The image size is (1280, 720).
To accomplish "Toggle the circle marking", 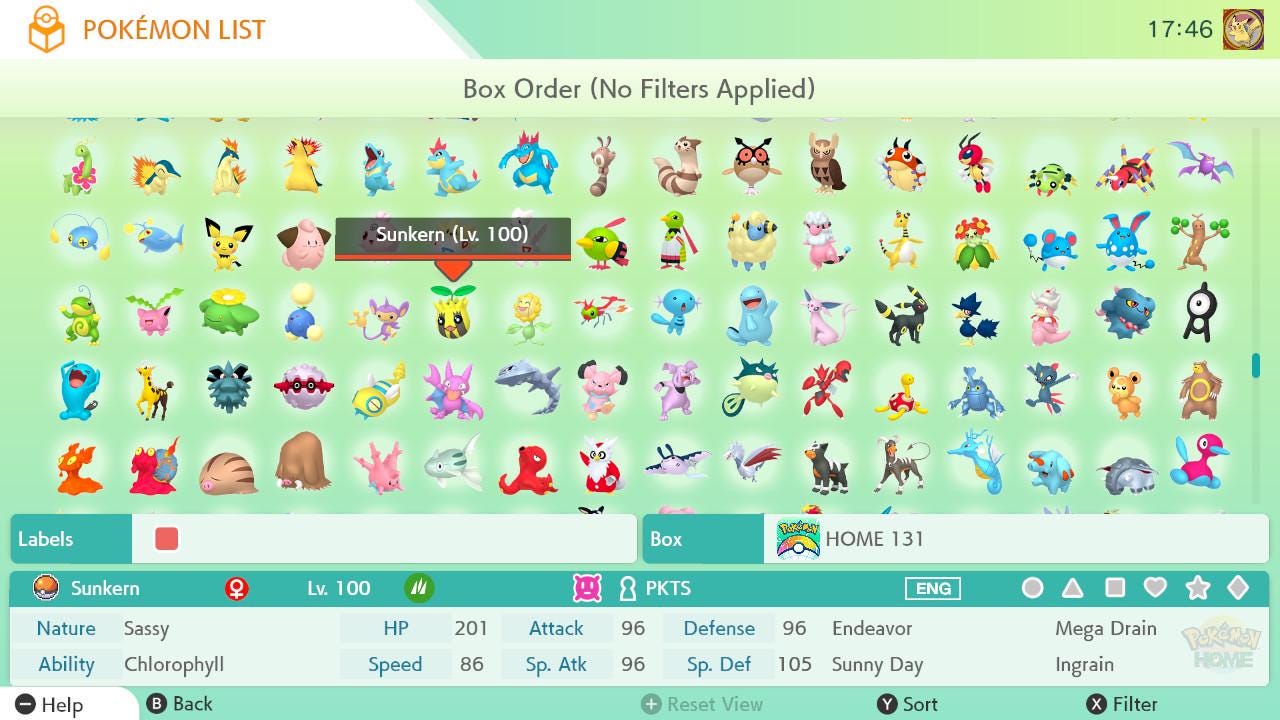I will coord(1033,588).
